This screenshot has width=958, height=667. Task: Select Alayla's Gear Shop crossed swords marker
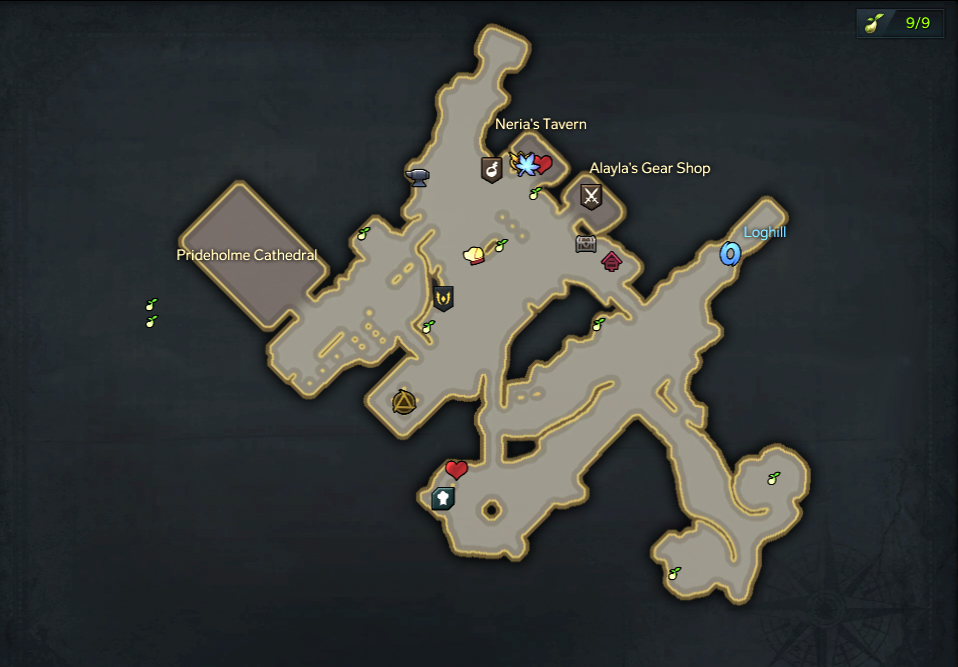(591, 196)
